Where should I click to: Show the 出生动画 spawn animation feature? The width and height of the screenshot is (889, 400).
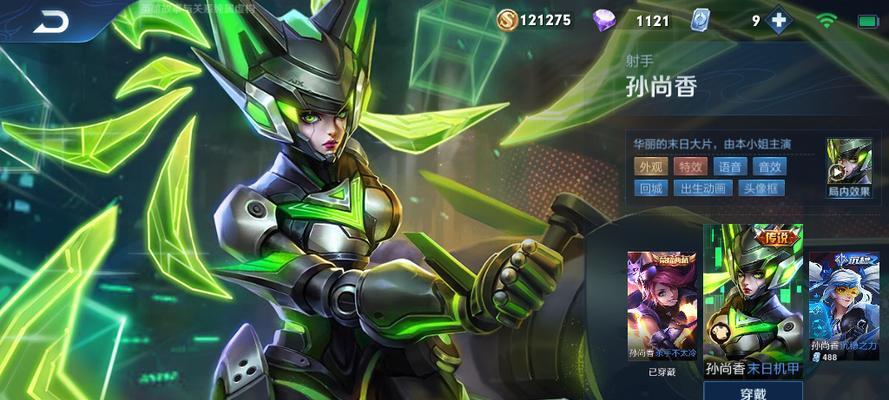(703, 188)
